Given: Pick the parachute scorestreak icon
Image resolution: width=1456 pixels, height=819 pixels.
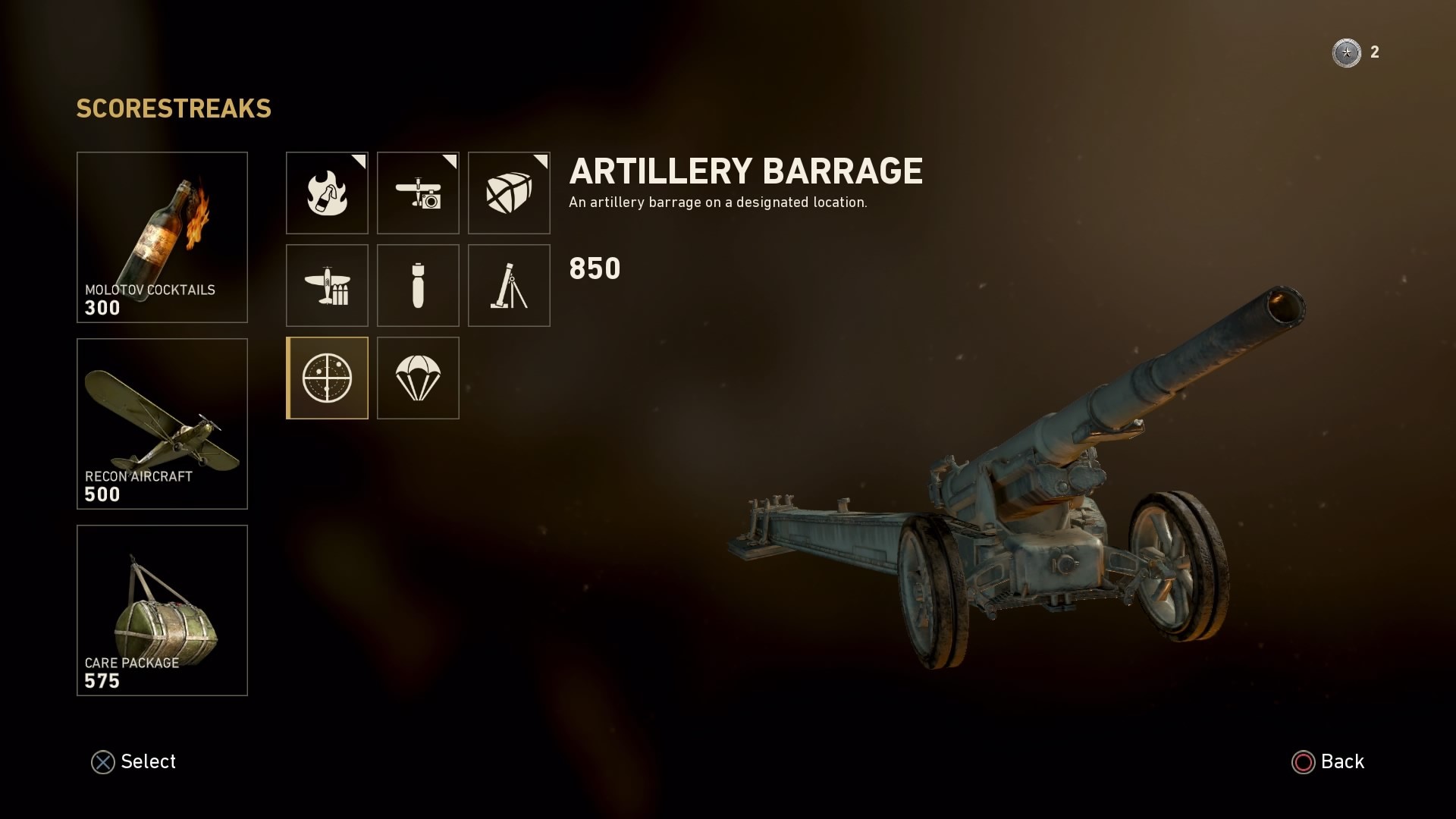Looking at the screenshot, I should [x=418, y=378].
